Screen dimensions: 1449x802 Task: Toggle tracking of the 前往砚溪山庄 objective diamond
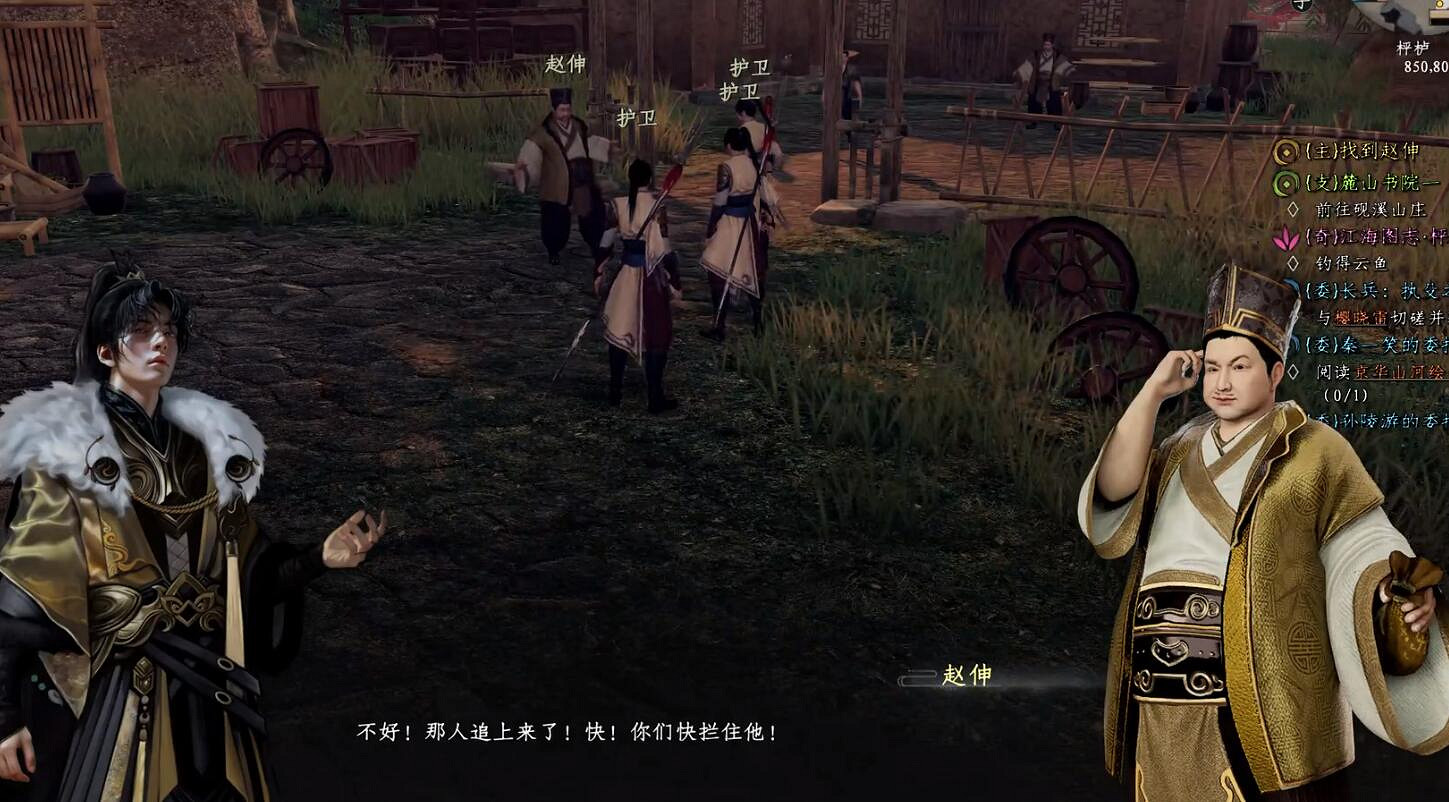(1294, 207)
